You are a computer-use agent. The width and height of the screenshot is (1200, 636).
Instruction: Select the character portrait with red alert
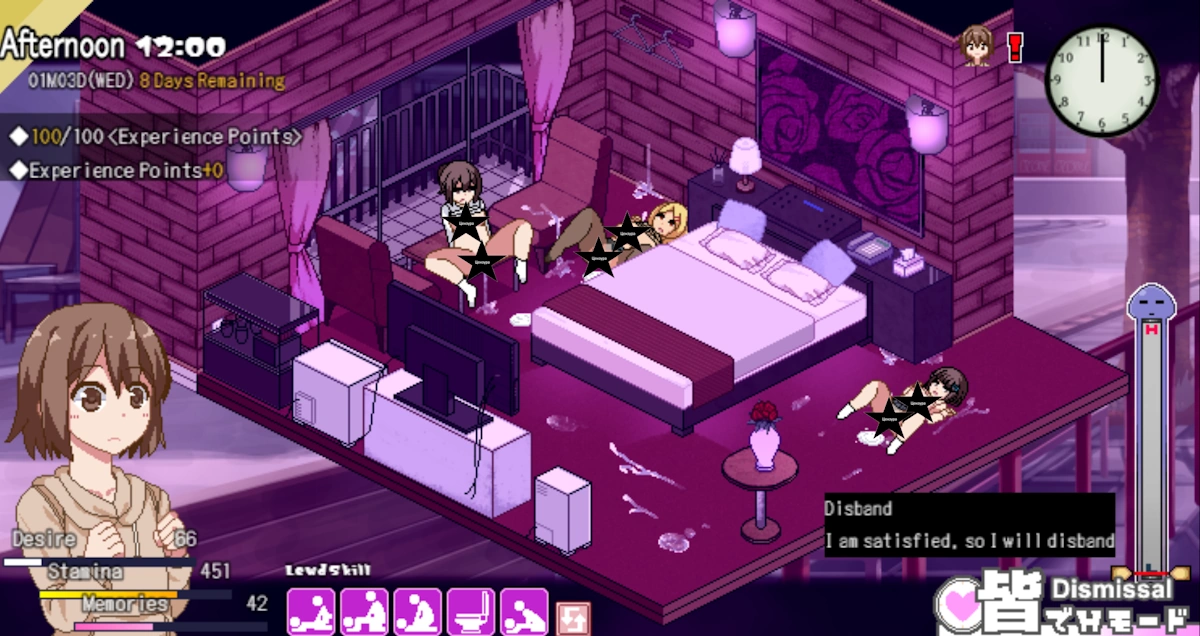(977, 46)
